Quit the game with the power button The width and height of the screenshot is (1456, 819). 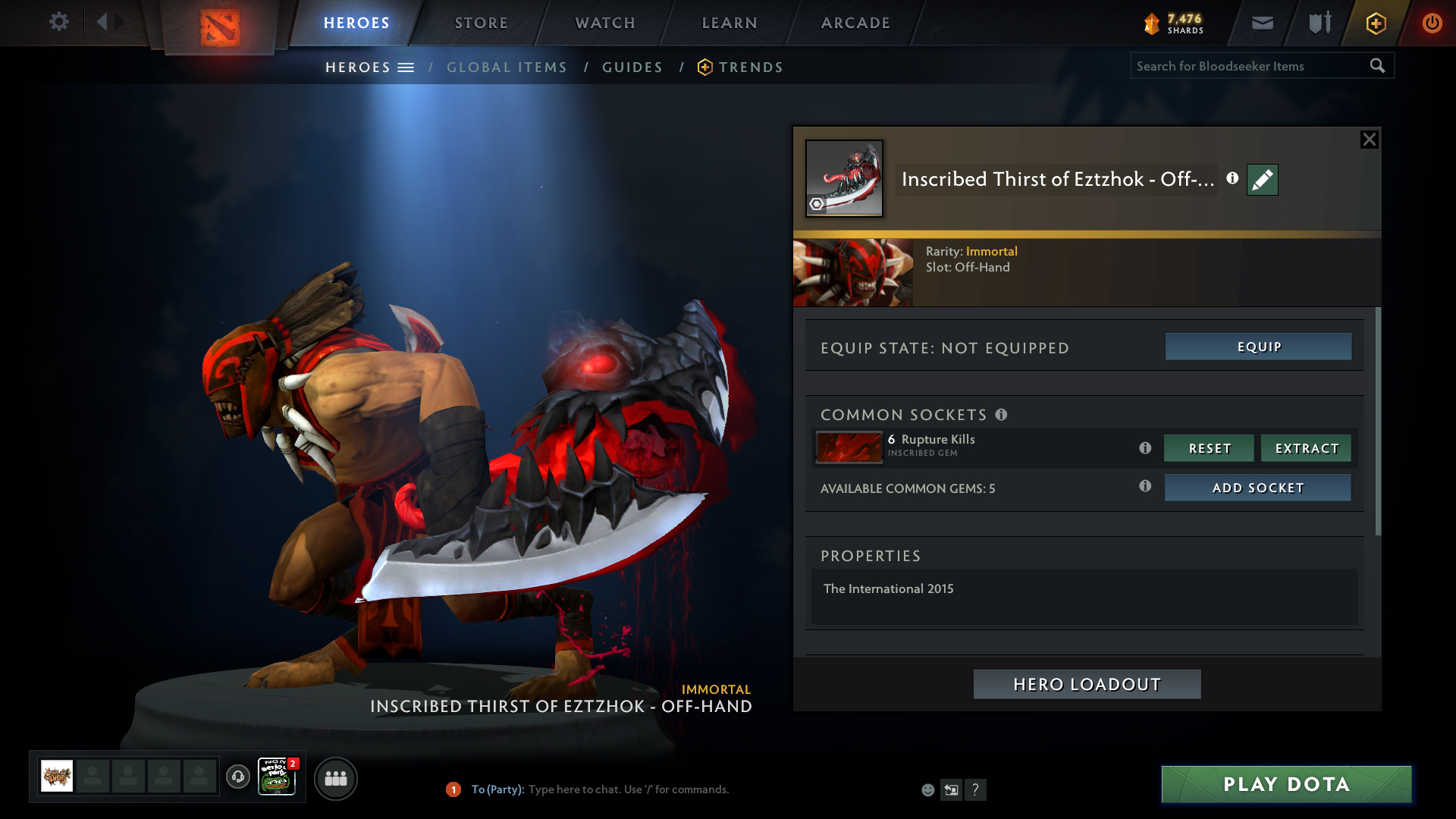[x=1432, y=23]
